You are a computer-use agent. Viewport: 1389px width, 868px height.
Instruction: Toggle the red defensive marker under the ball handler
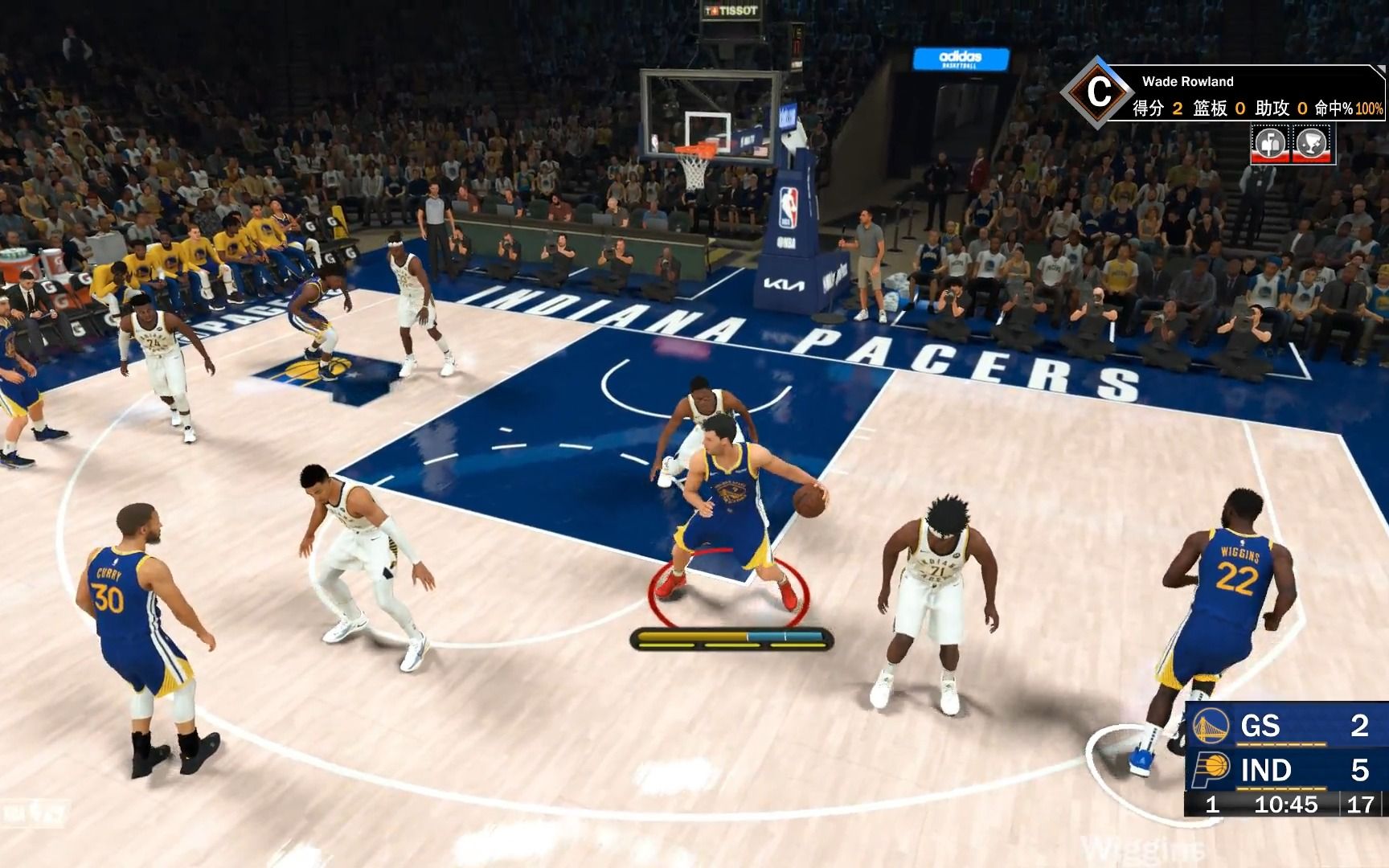(x=727, y=591)
